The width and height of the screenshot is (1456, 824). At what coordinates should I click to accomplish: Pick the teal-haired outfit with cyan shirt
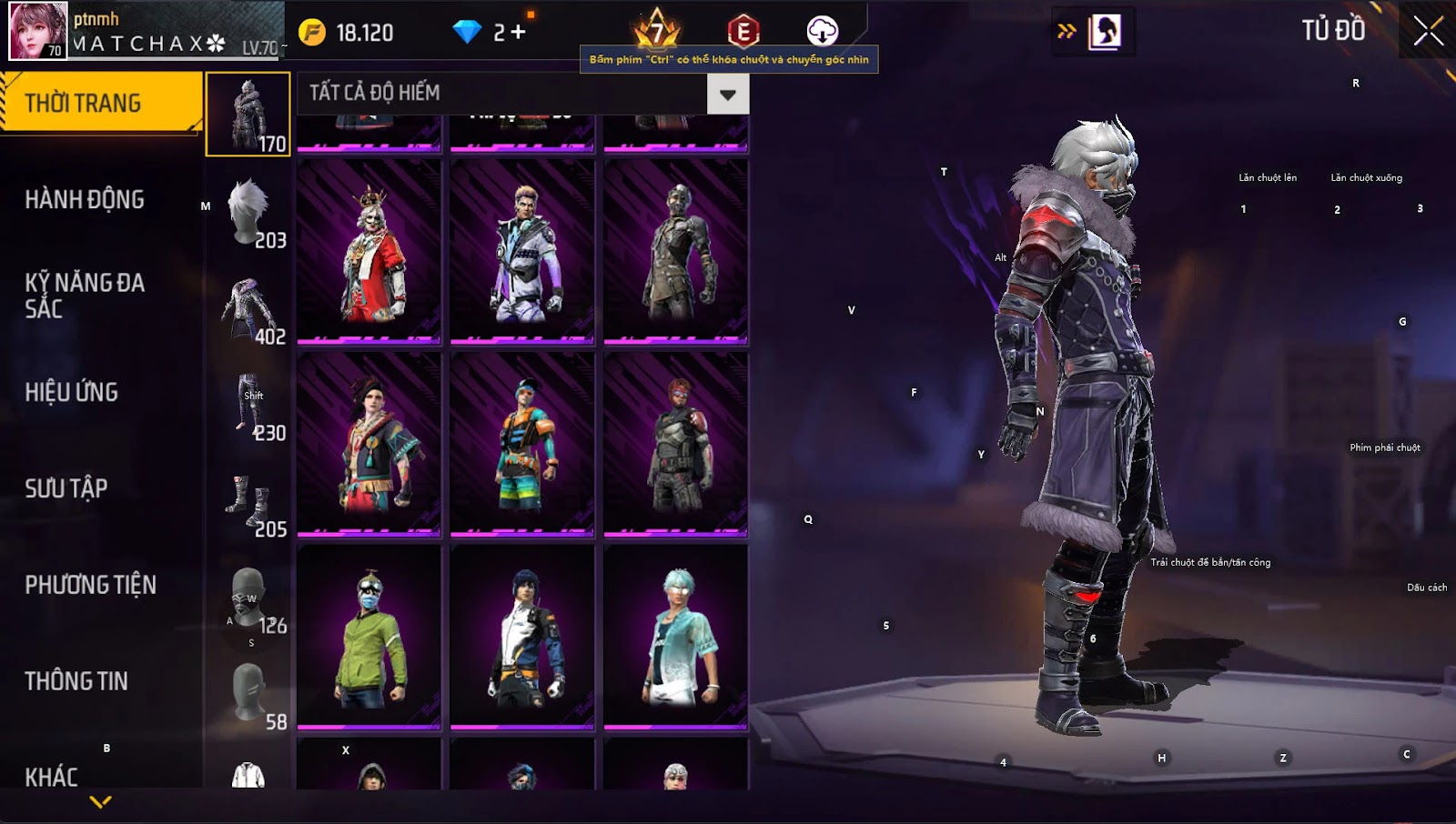click(676, 638)
